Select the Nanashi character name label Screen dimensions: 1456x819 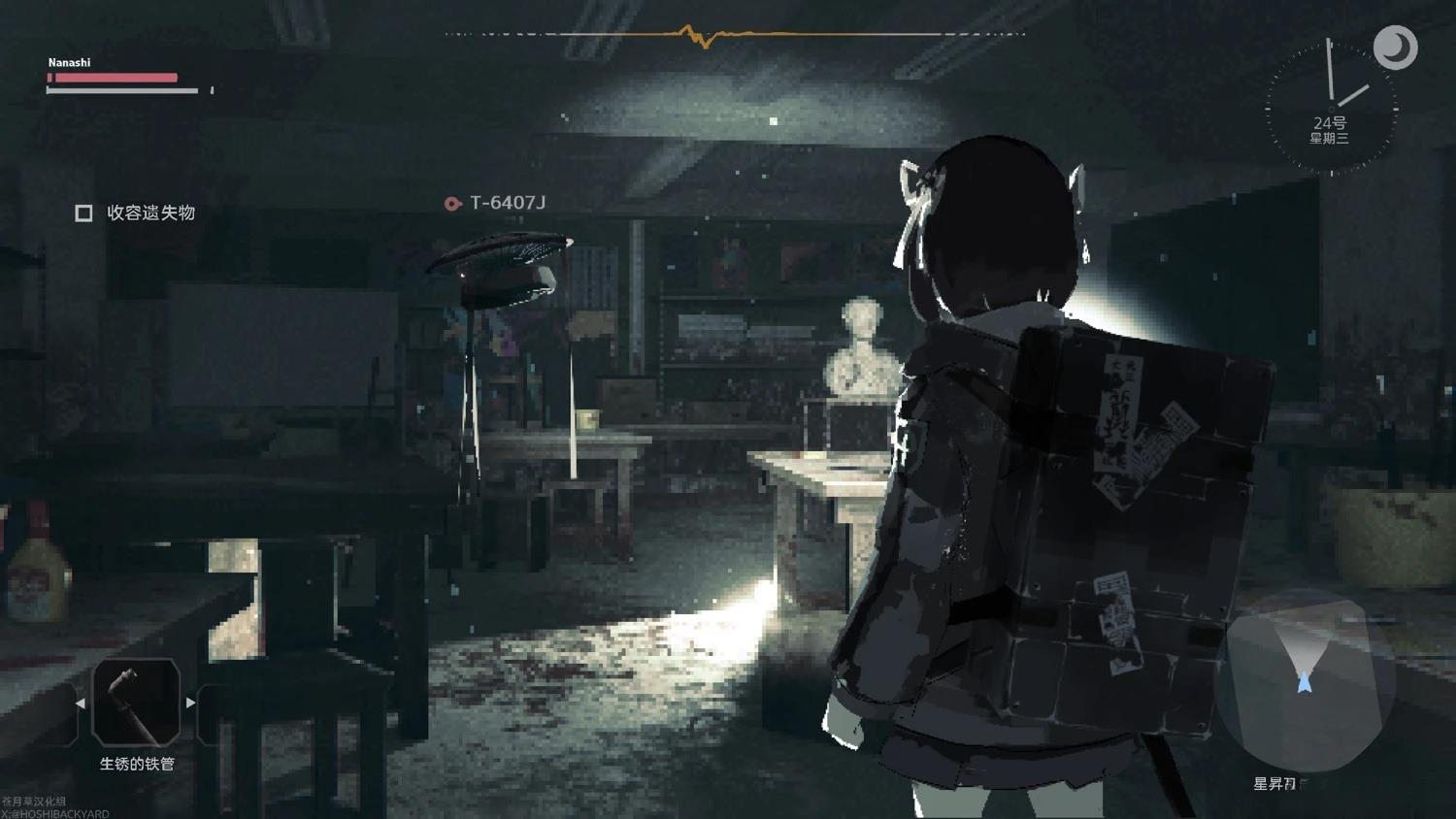coord(69,62)
